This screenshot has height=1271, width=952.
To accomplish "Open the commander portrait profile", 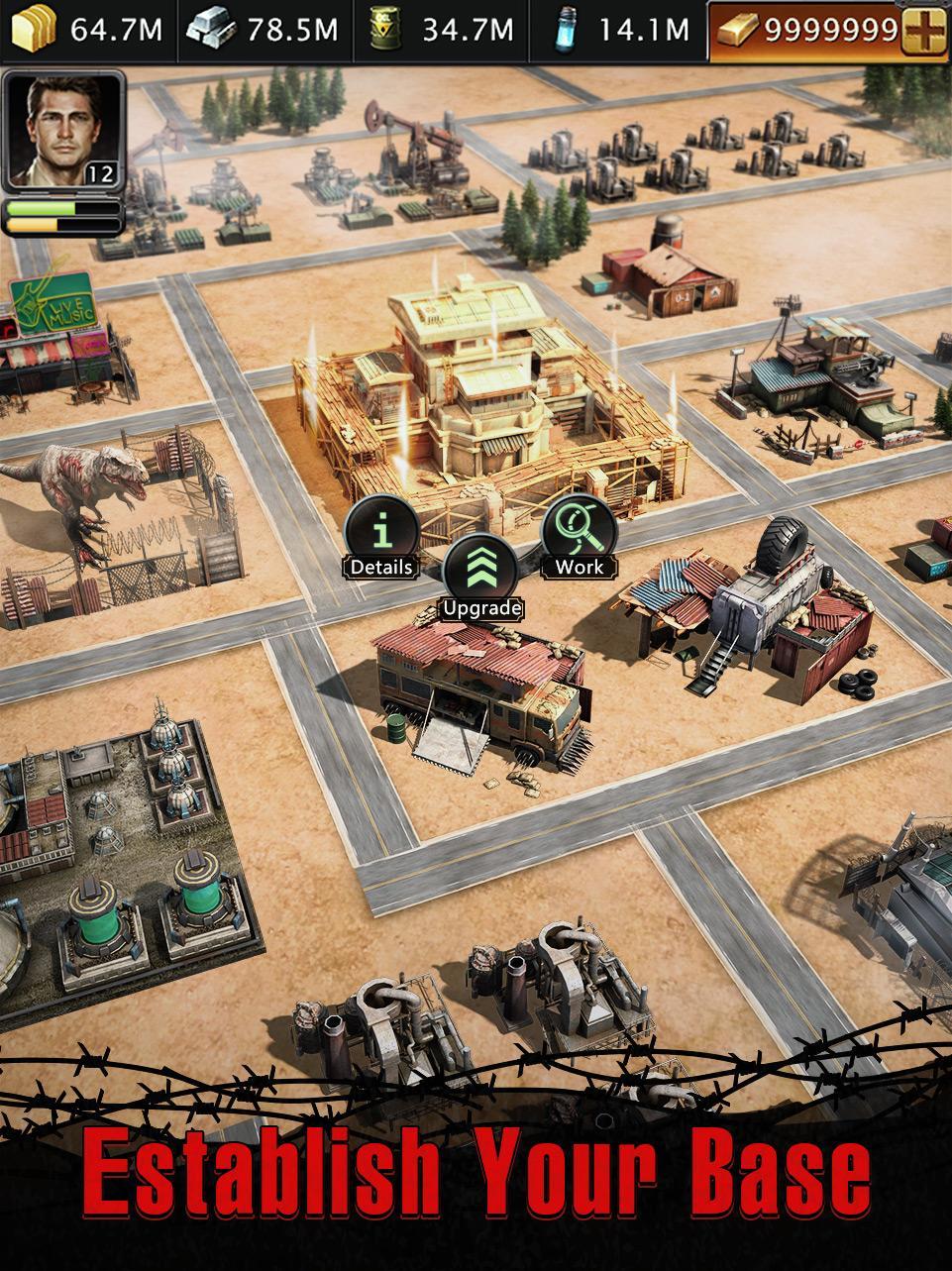I will coord(62,130).
